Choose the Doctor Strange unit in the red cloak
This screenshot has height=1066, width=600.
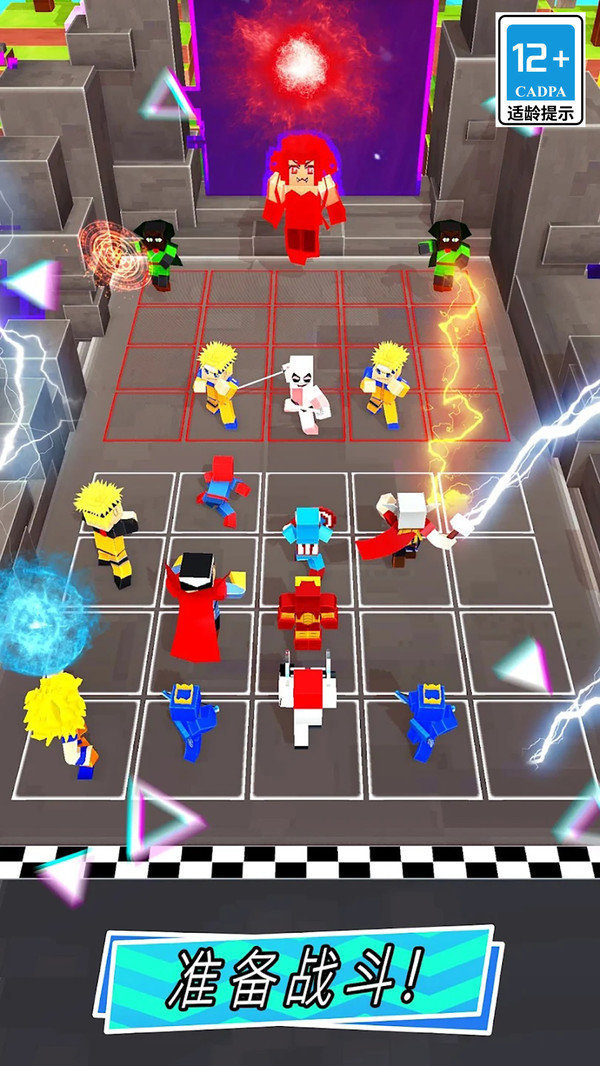pyautogui.click(x=199, y=605)
